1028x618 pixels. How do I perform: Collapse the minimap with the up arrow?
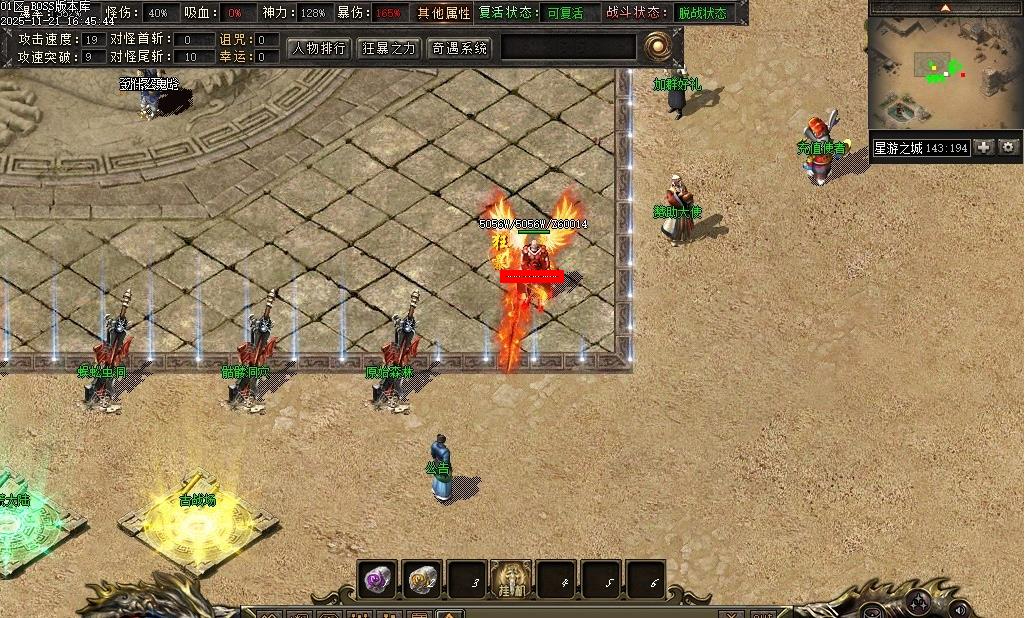[x=947, y=7]
